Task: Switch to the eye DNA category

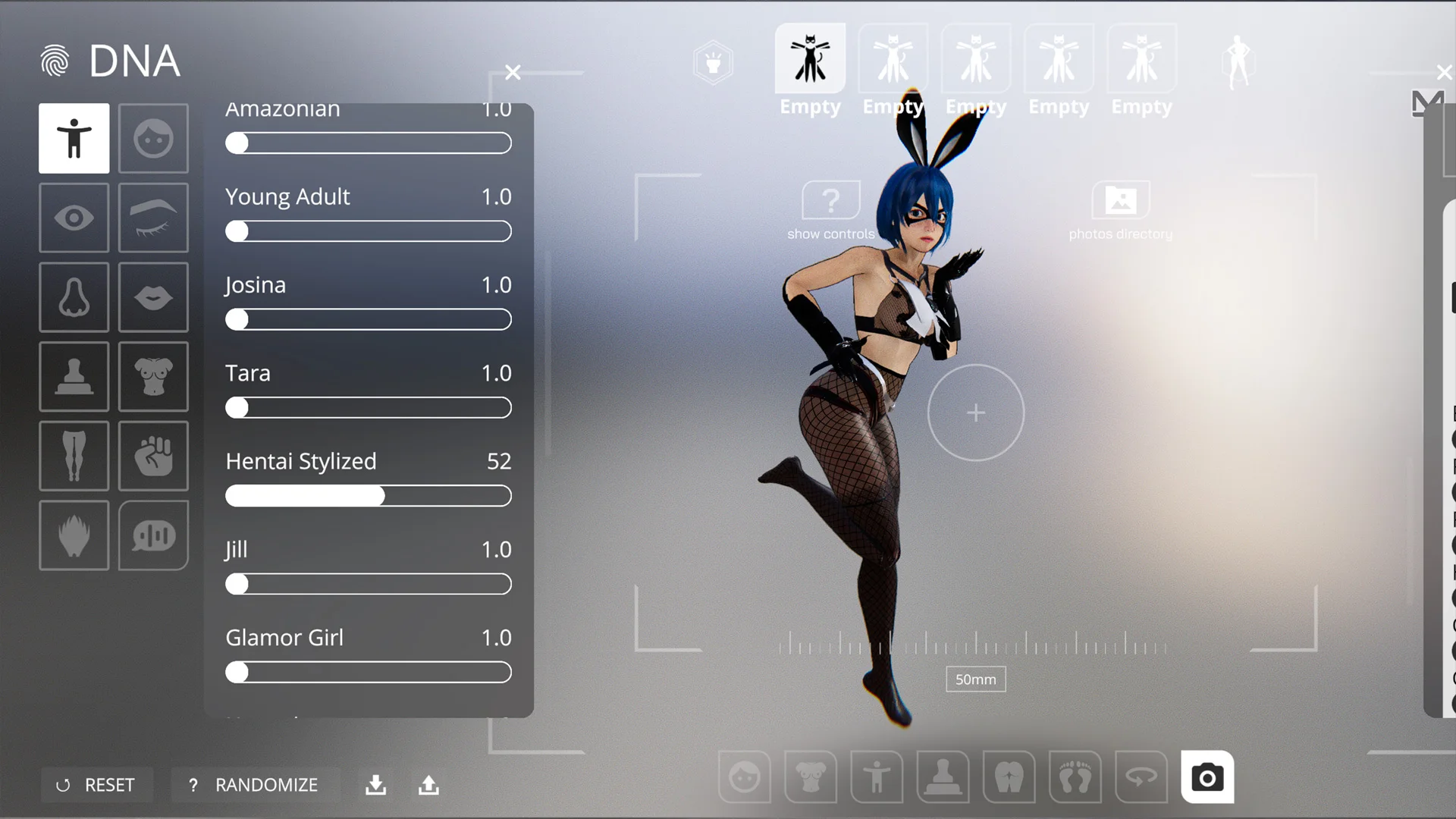Action: [74, 218]
